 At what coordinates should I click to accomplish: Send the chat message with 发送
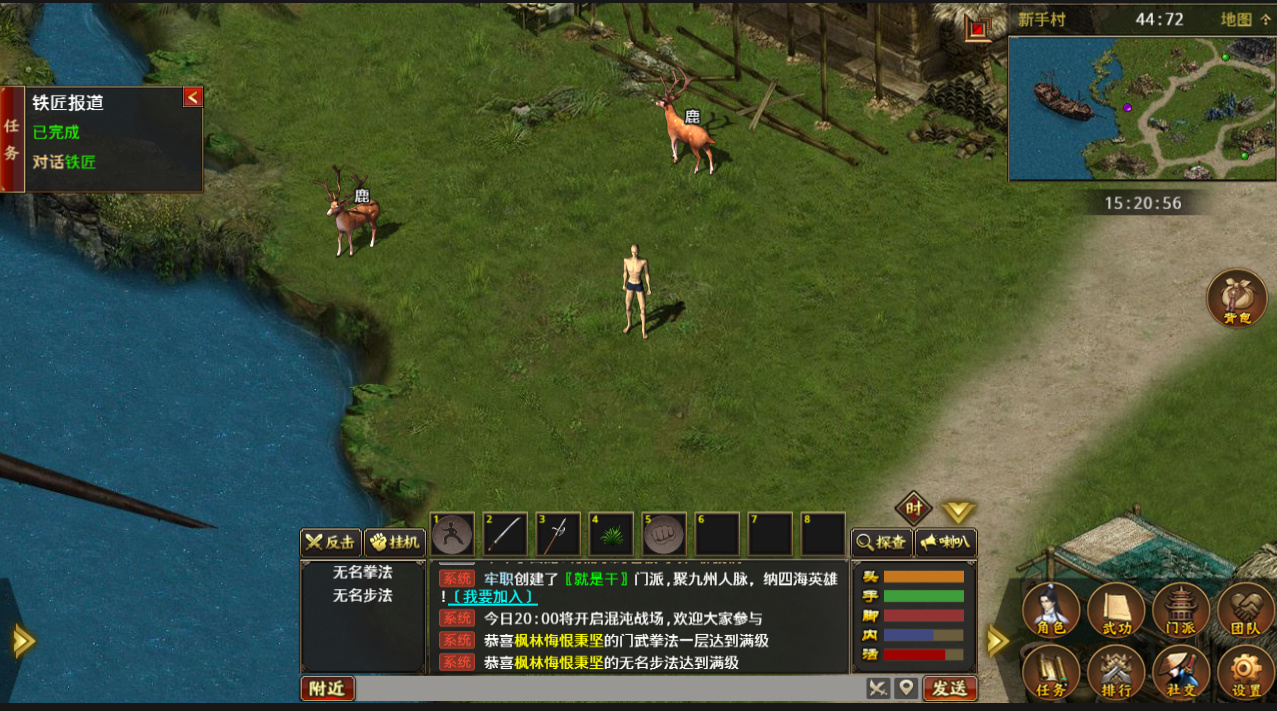[949, 688]
